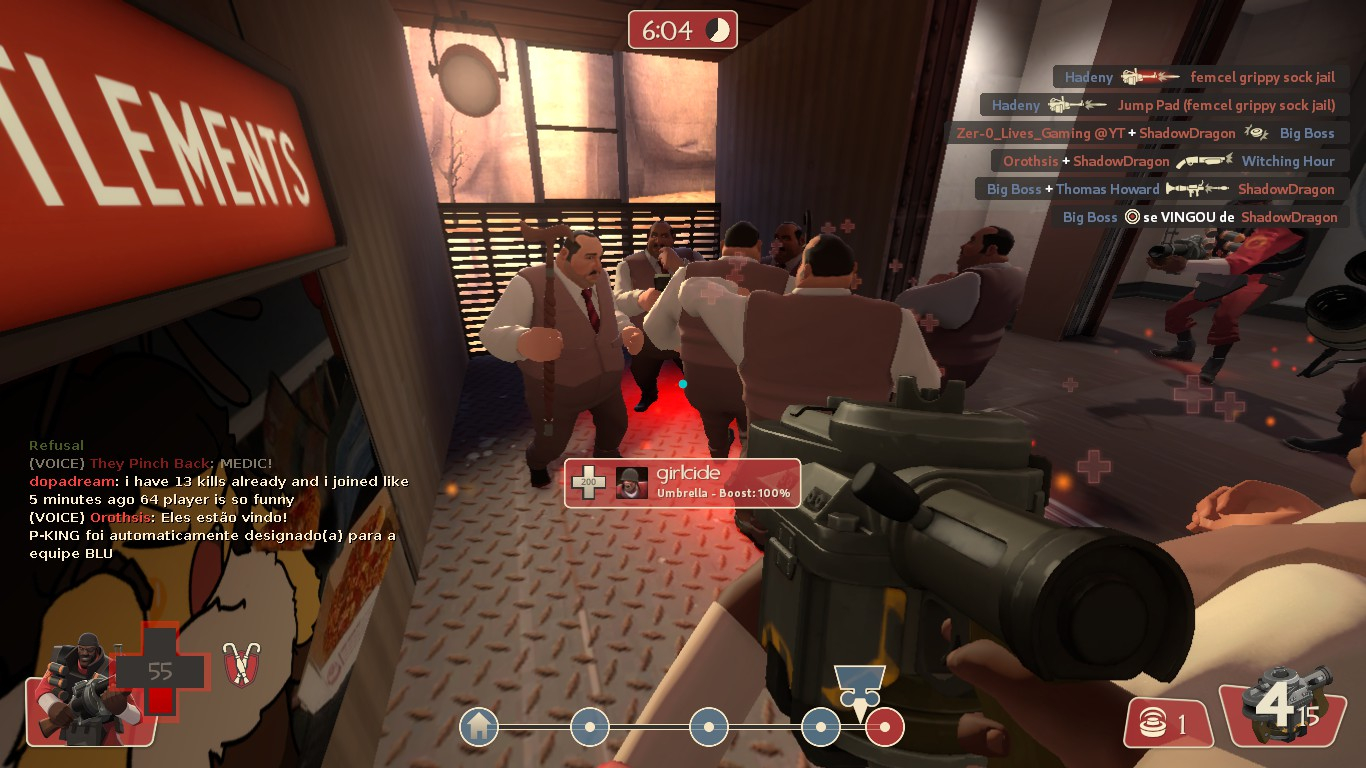Screen dimensions: 1366x768
Task: Click the blue home base icon on payload track
Action: (x=479, y=727)
